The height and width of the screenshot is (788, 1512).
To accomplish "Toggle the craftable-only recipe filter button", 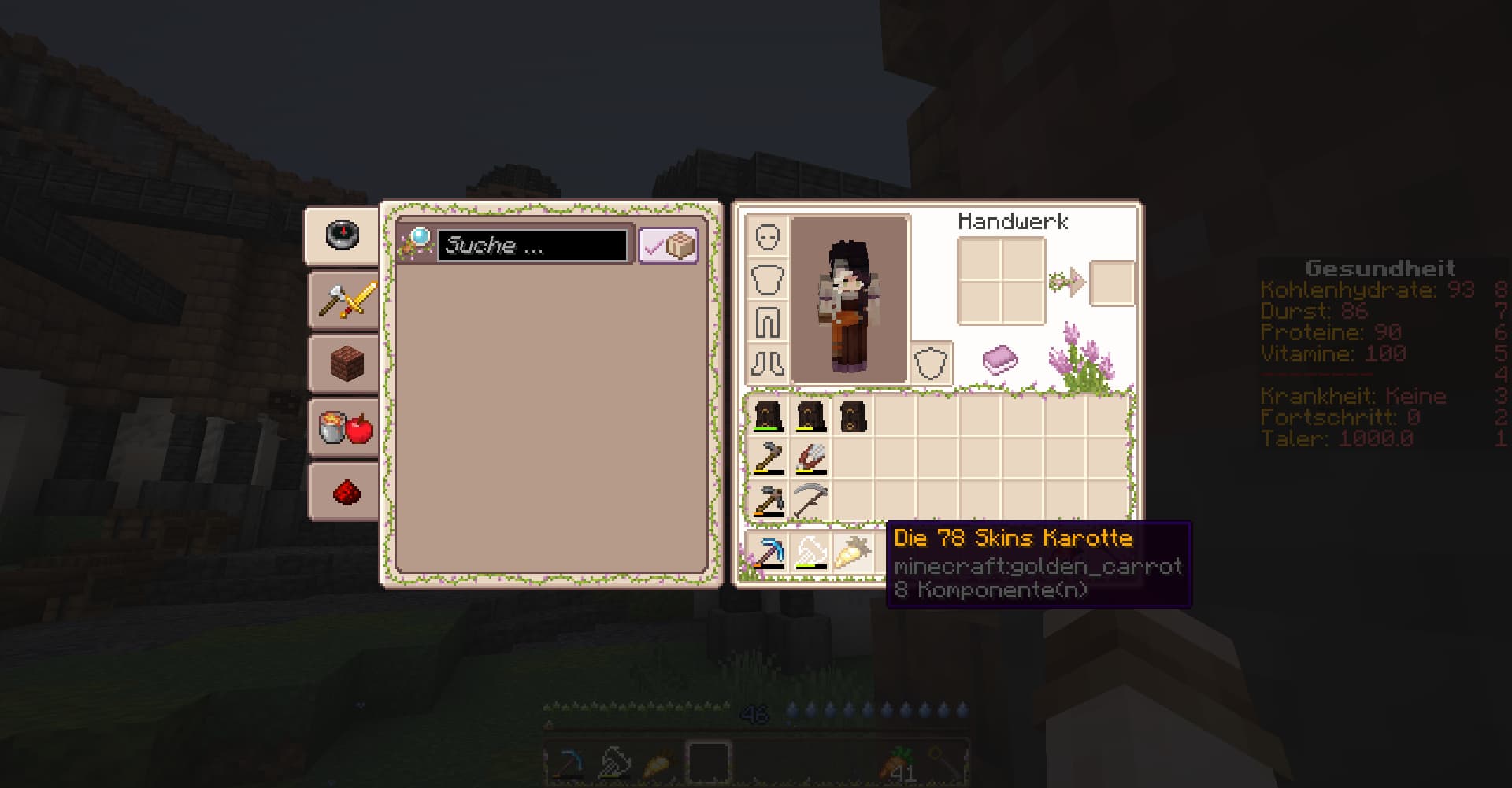I will click(x=669, y=246).
